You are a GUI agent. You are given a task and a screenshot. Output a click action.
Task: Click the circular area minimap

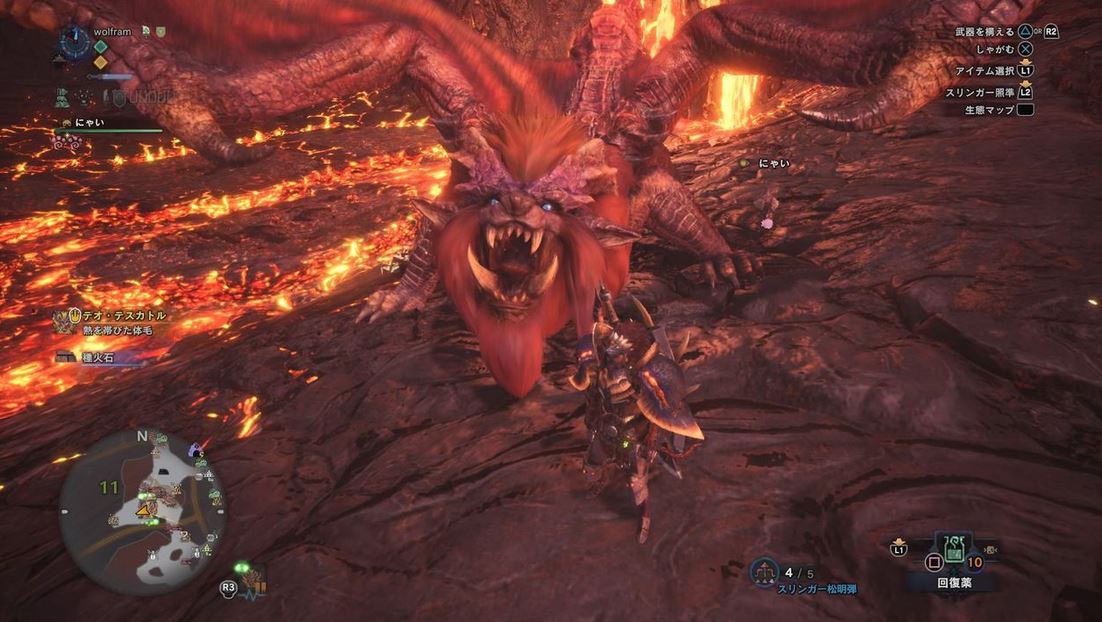(142, 511)
